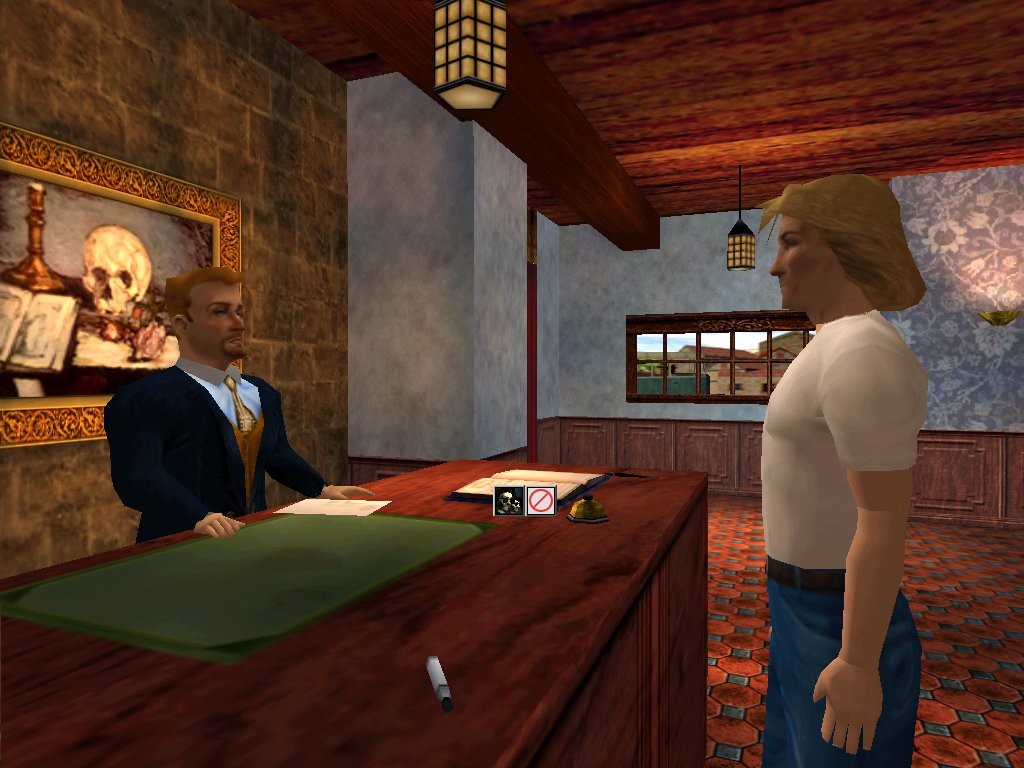Viewport: 1024px width, 768px height.
Task: Select the skull action icon
Action: click(x=509, y=501)
